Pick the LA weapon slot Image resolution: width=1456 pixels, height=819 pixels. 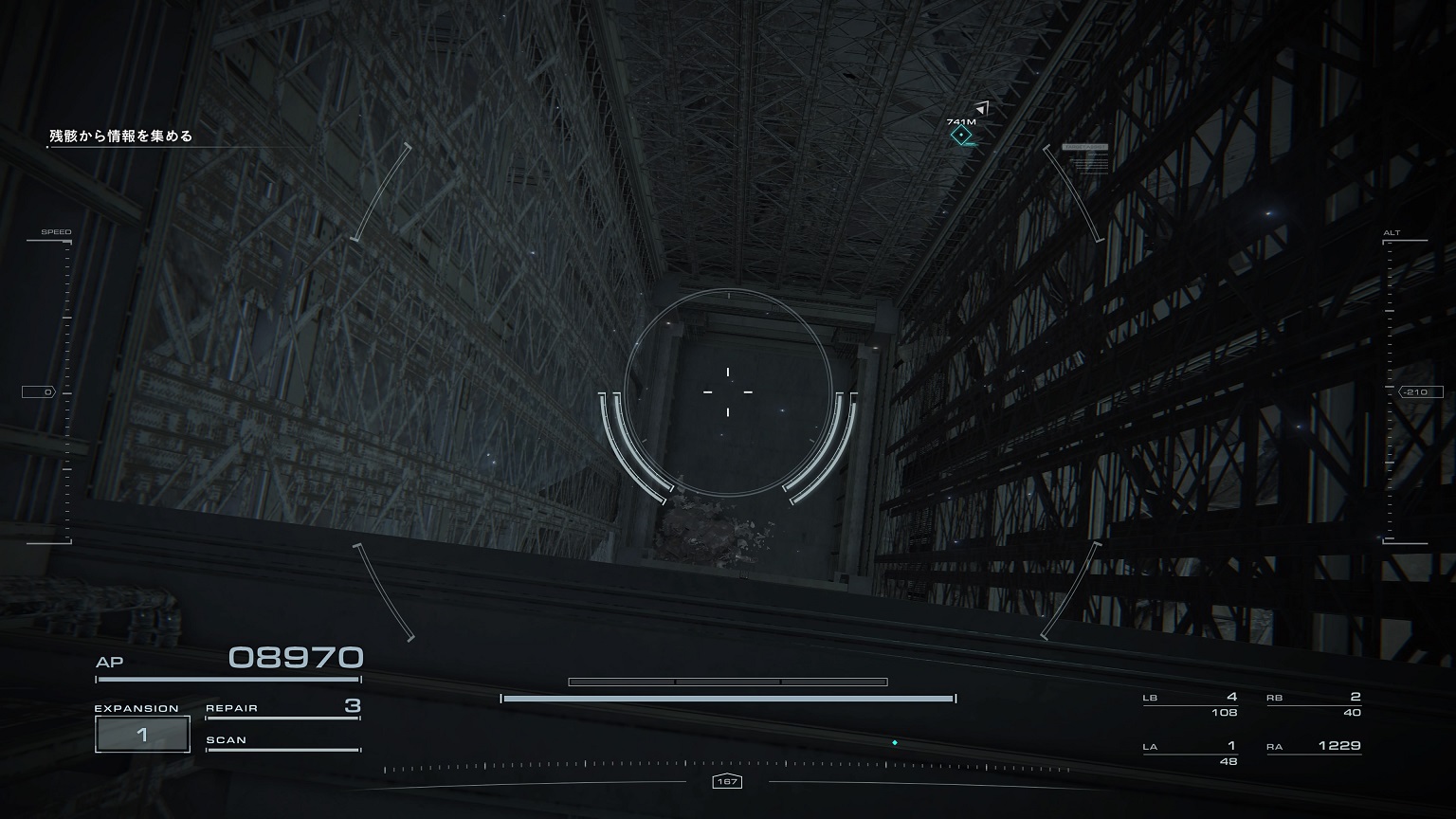(x=1191, y=753)
